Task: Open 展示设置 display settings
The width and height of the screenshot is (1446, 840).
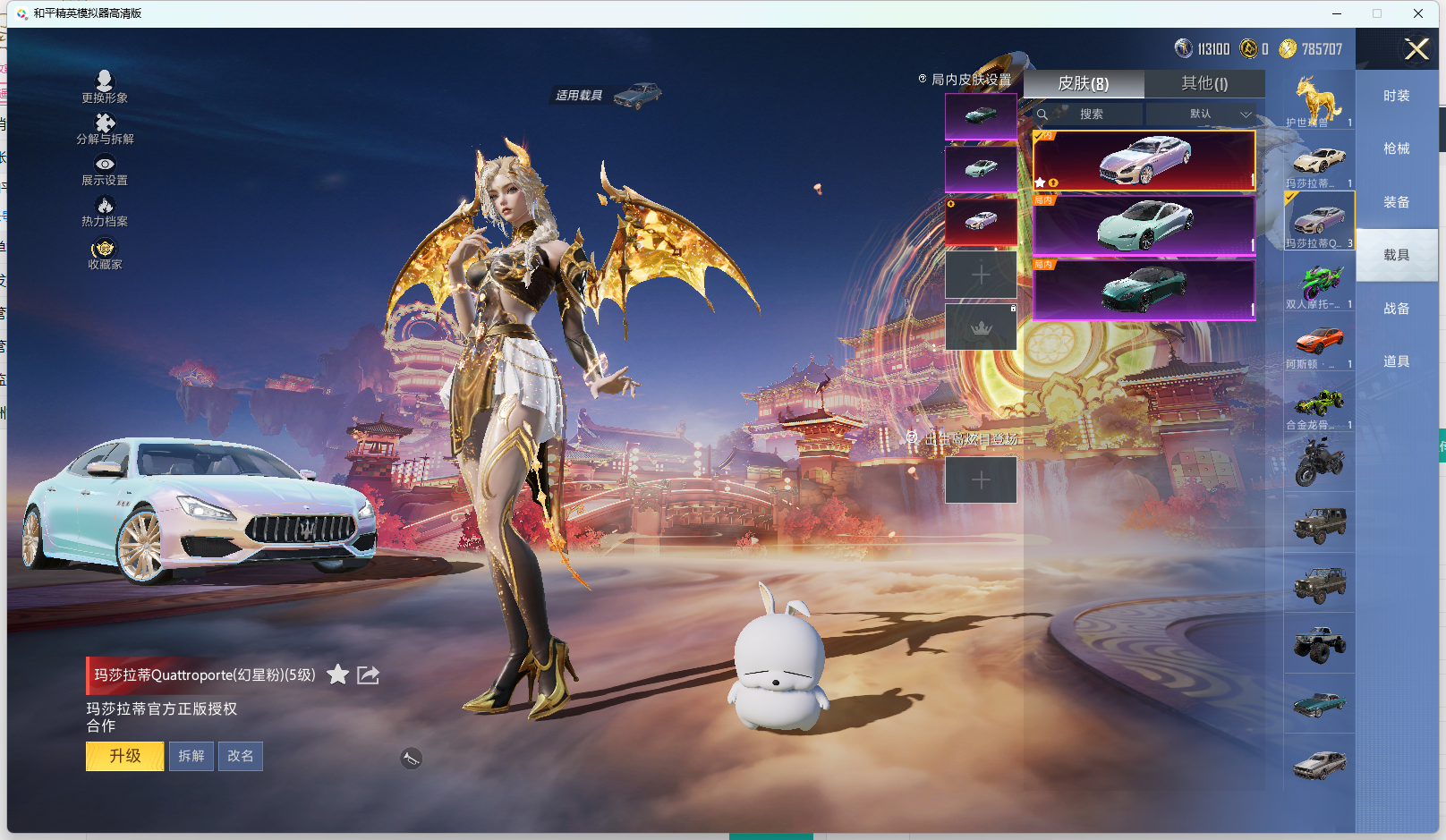Action: pos(105,170)
